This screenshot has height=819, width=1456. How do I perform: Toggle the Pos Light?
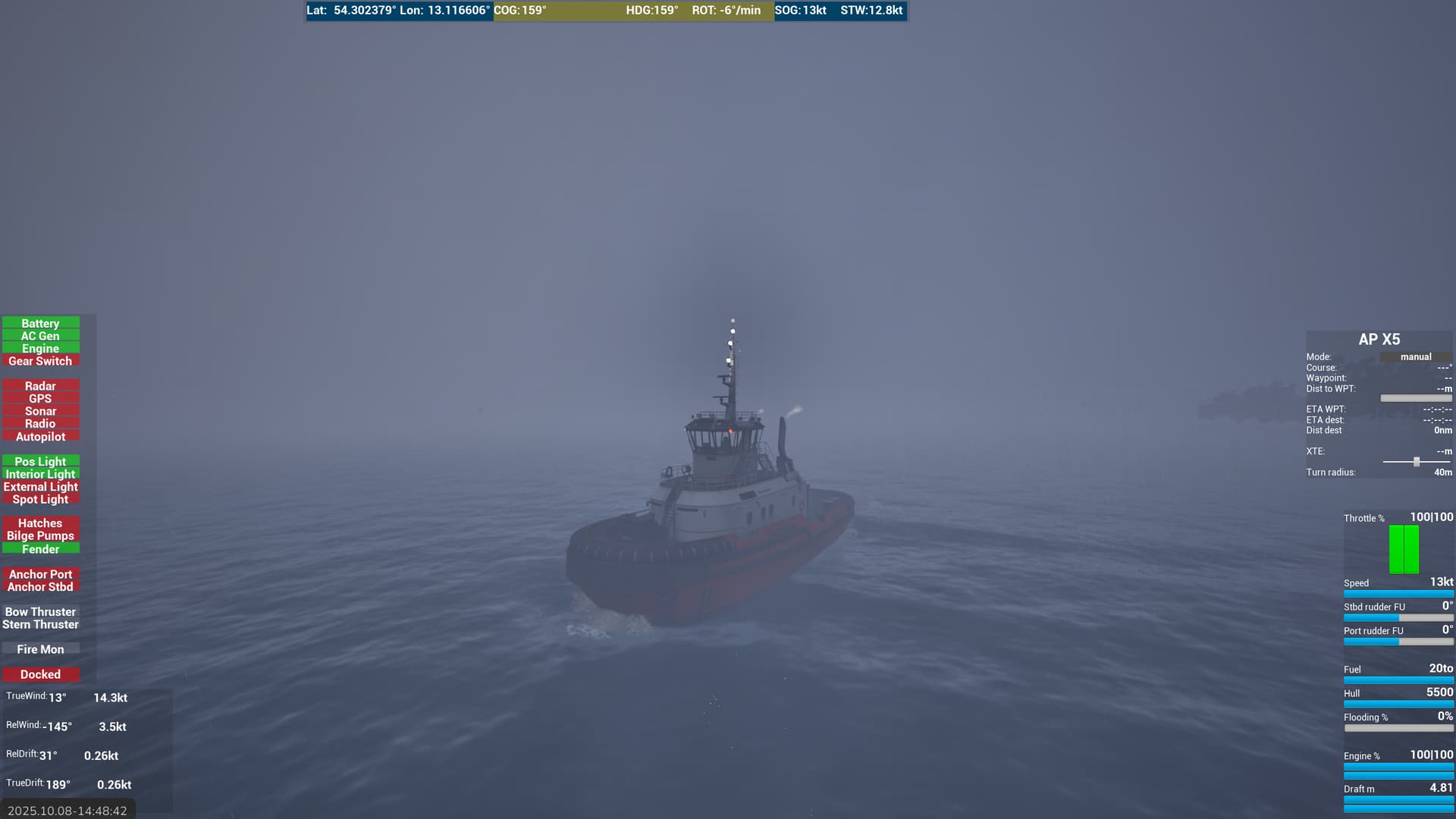click(40, 461)
